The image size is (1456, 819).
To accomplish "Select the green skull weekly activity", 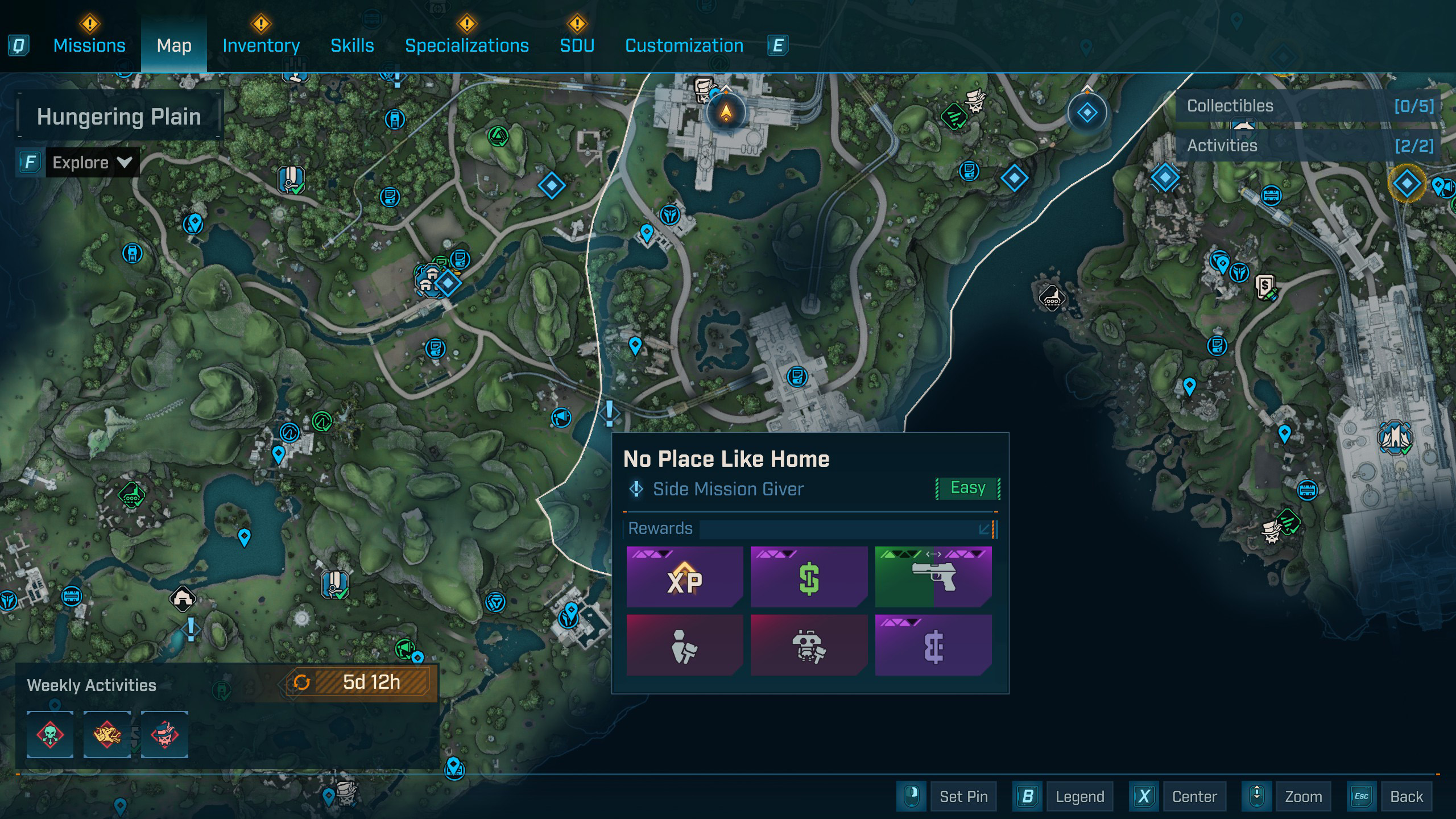I will 50,734.
